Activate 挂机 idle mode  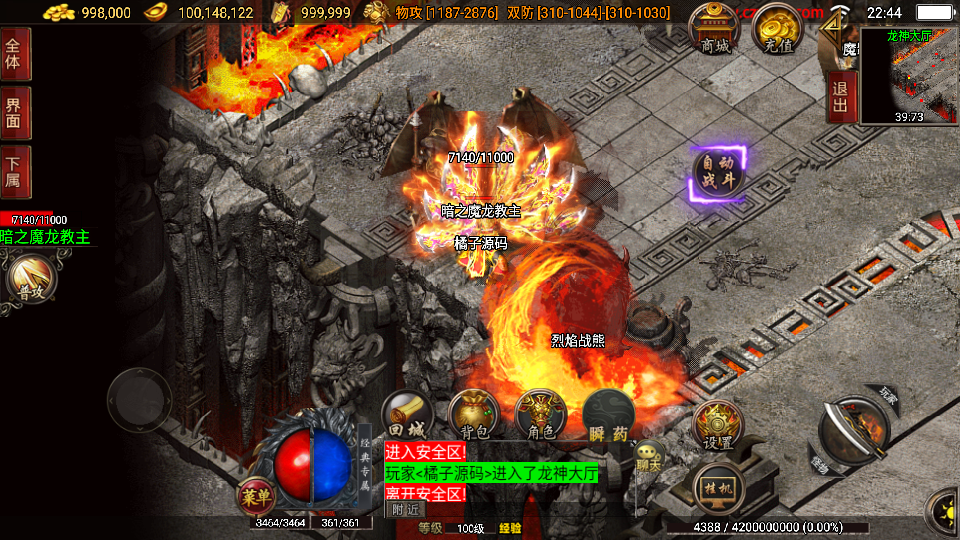tap(717, 489)
